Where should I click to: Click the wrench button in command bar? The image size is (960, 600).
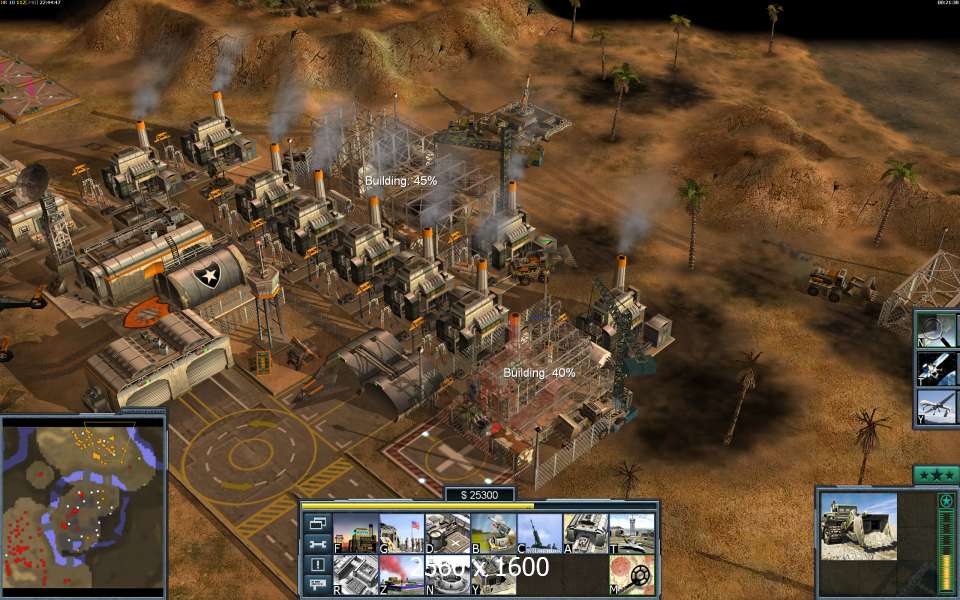(317, 544)
